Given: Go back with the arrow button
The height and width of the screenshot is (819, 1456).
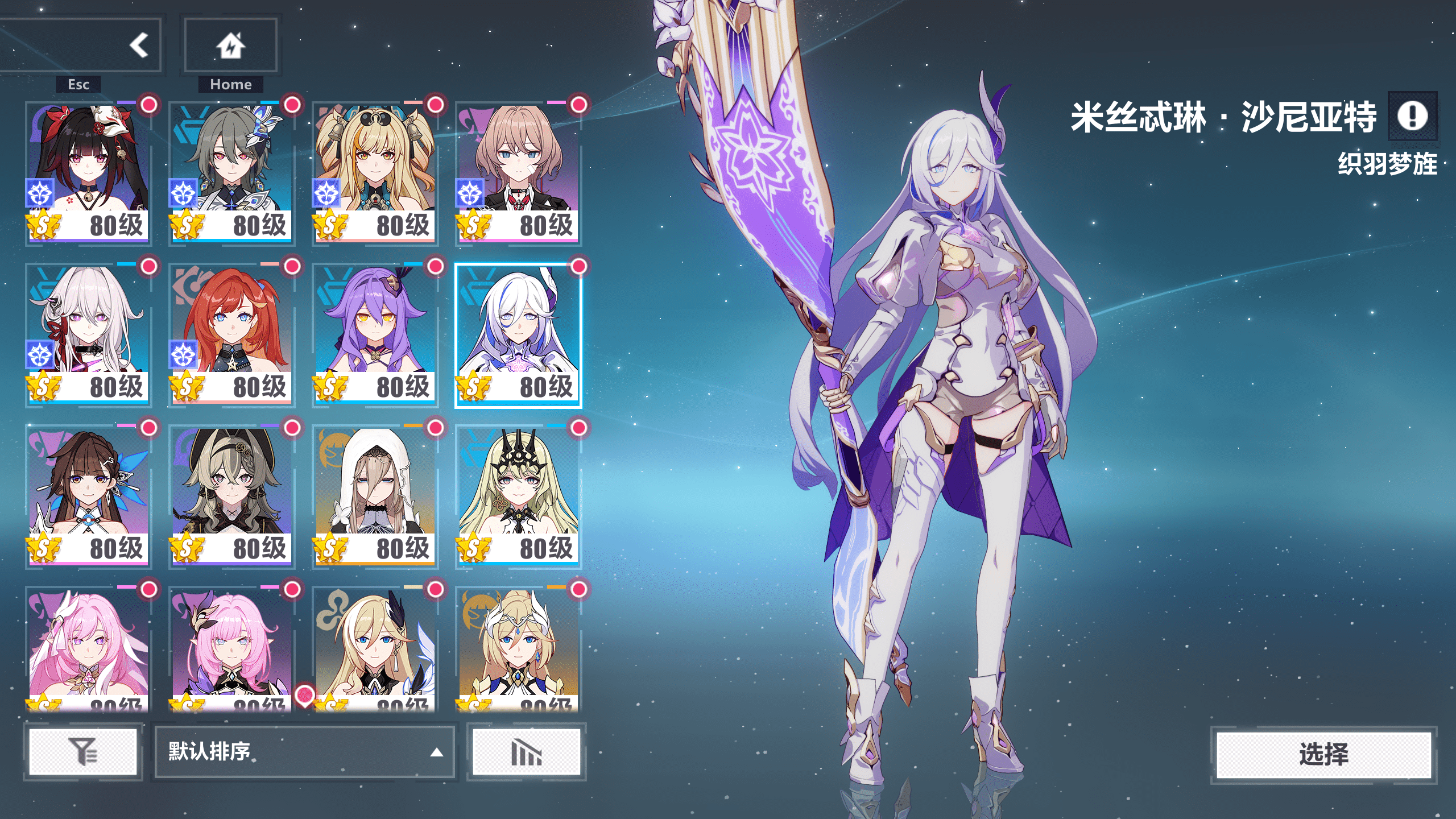Looking at the screenshot, I should pyautogui.click(x=138, y=45).
